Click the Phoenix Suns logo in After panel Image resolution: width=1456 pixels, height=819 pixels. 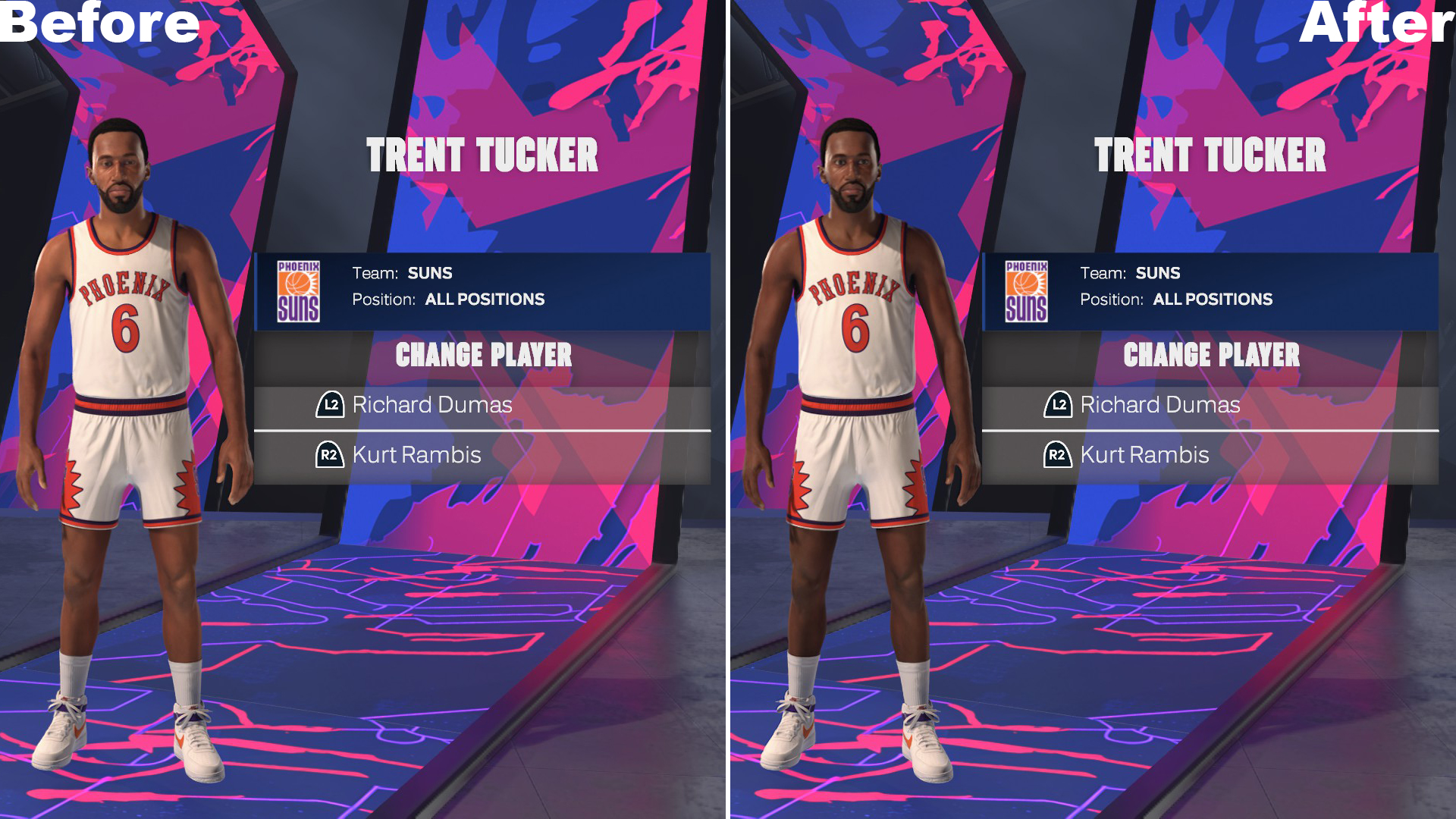1027,290
